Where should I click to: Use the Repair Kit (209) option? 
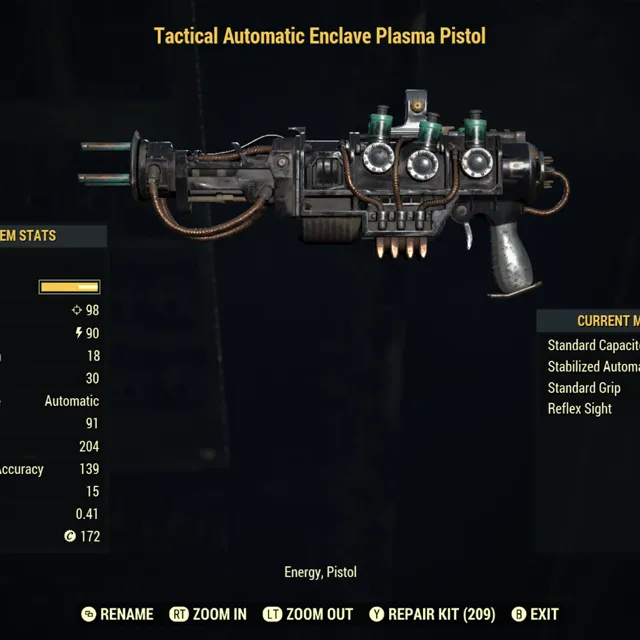coord(432,614)
